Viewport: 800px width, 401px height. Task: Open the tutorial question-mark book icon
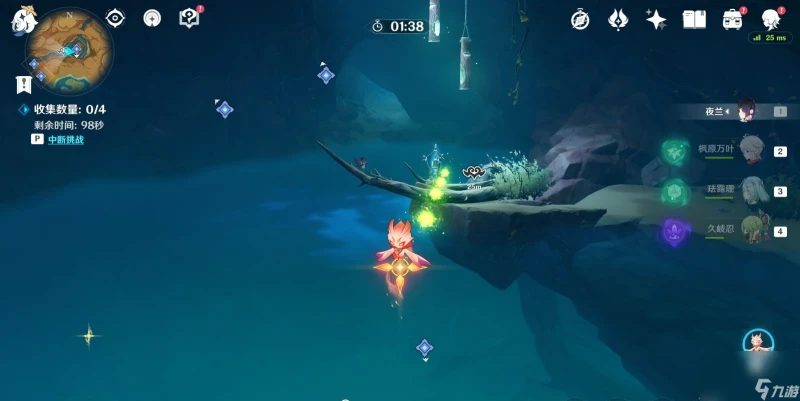point(188,17)
